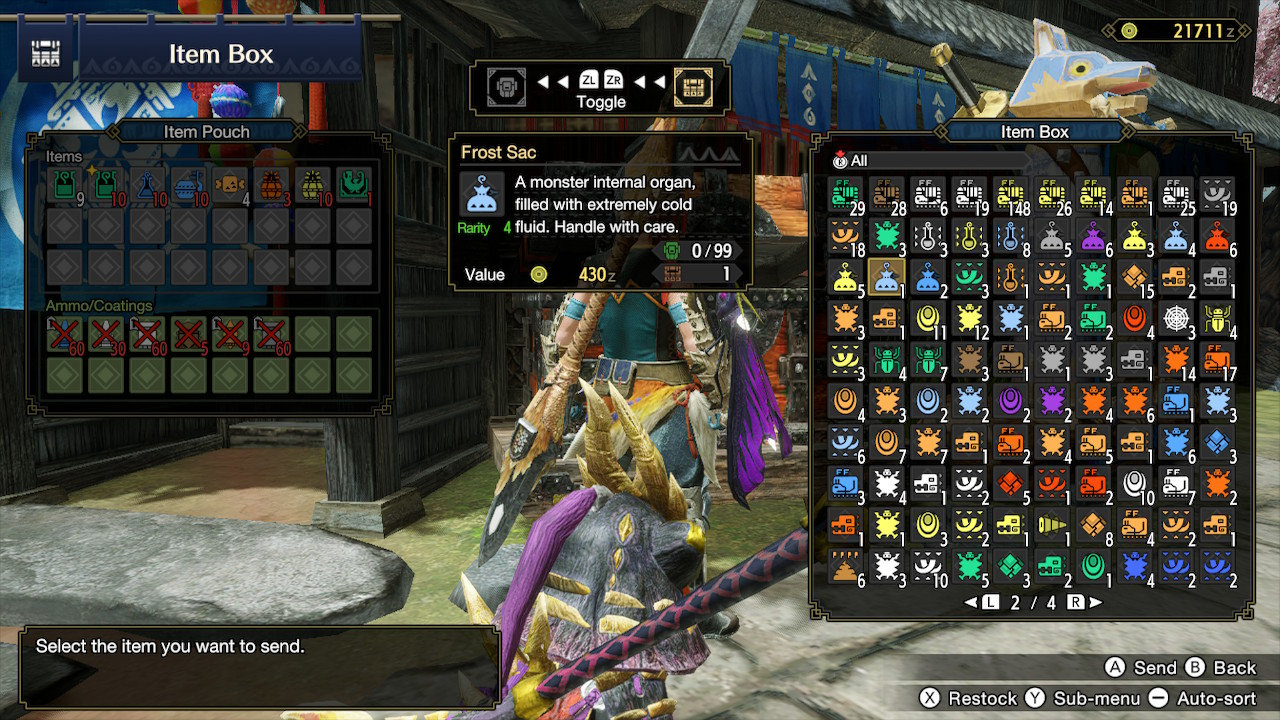Select the yellow cone-shaped fang item
This screenshot has width=1280, height=720.
(x=1053, y=525)
